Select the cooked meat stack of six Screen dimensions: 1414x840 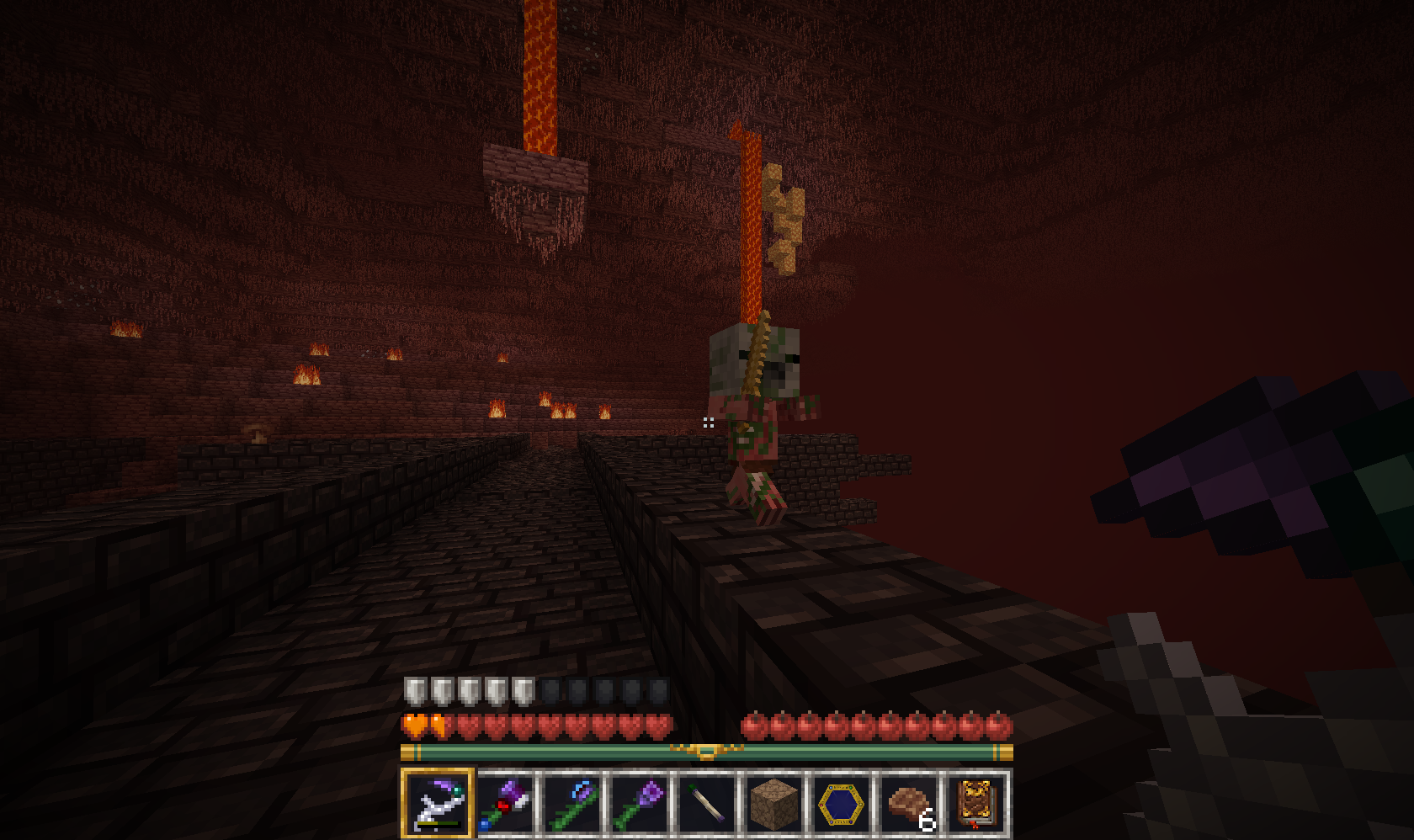[x=909, y=802]
